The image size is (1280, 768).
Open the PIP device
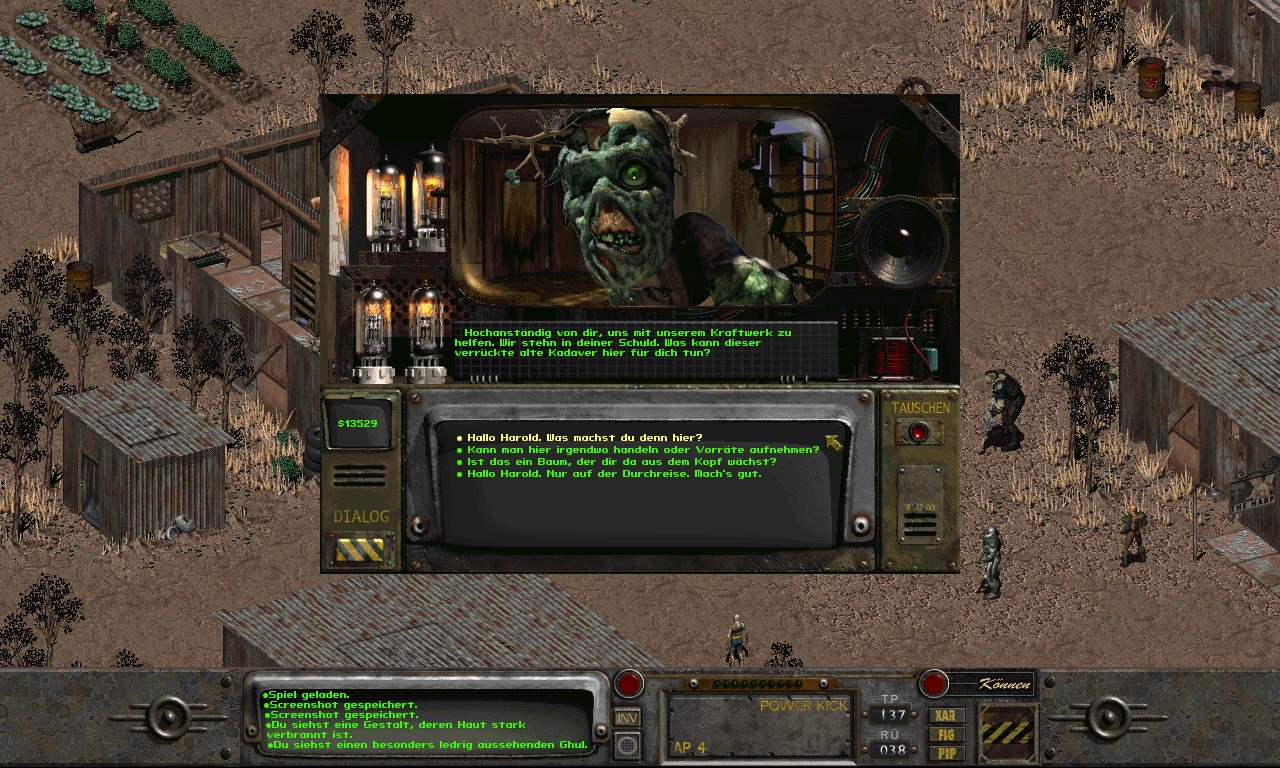tap(945, 752)
